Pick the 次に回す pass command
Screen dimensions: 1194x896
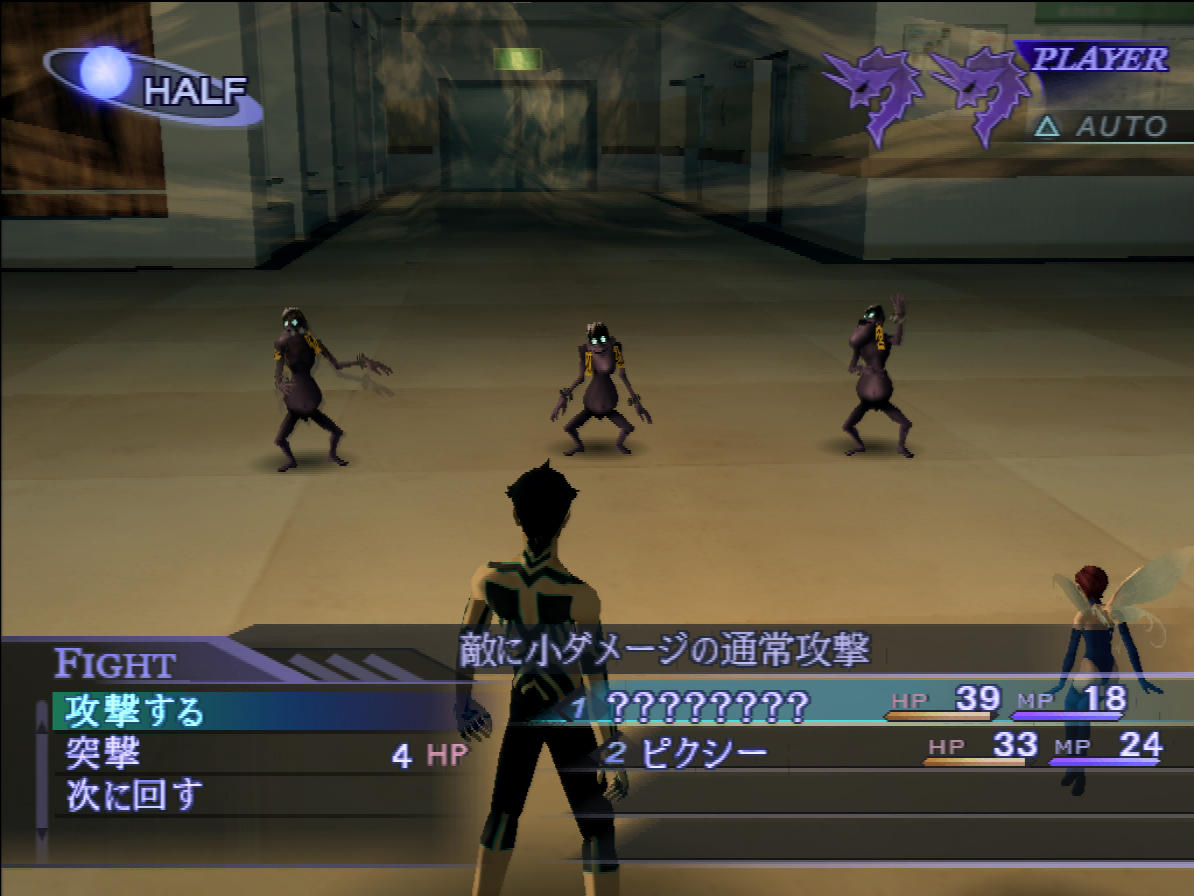[x=135, y=795]
